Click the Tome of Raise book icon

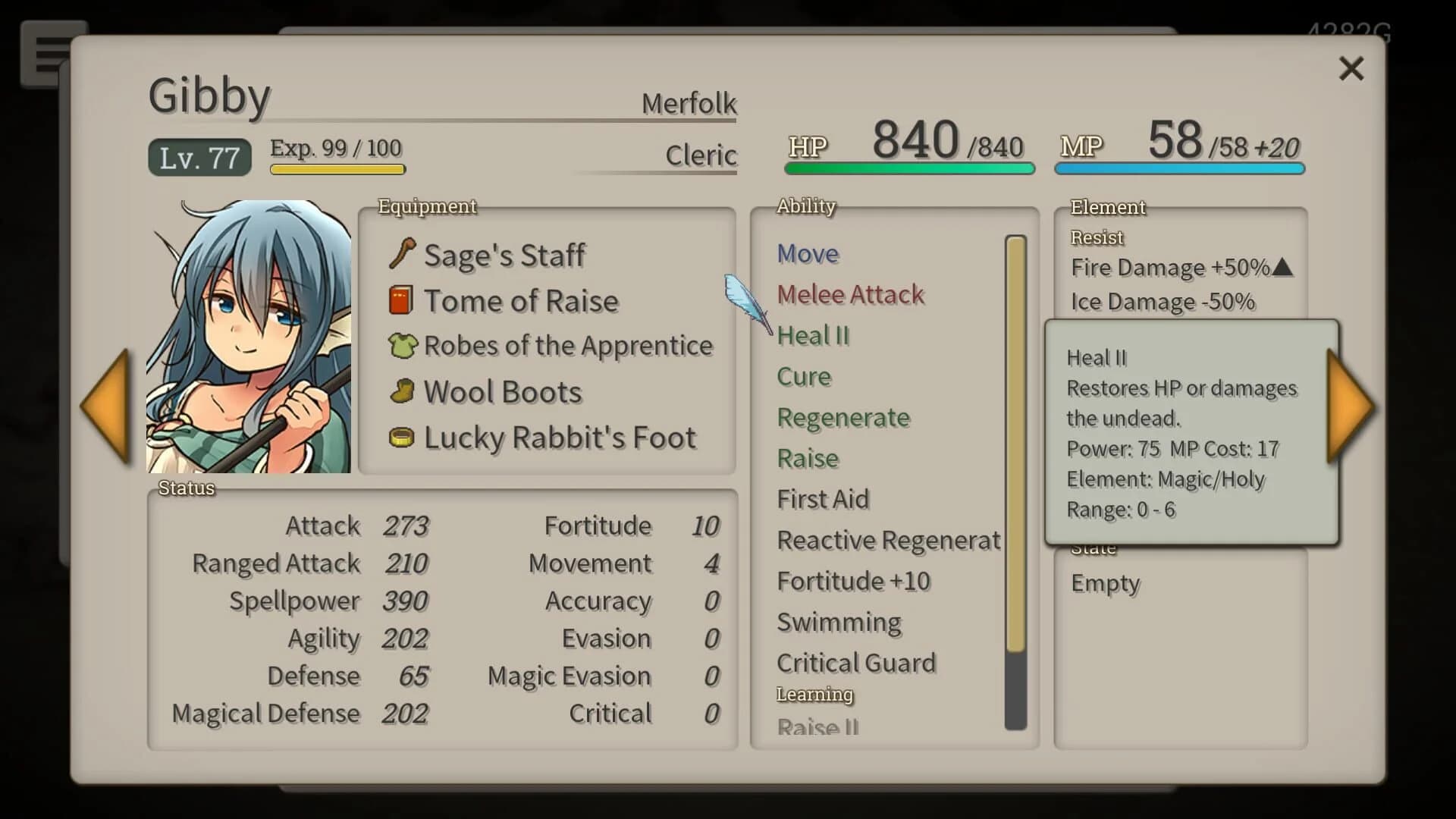[403, 300]
